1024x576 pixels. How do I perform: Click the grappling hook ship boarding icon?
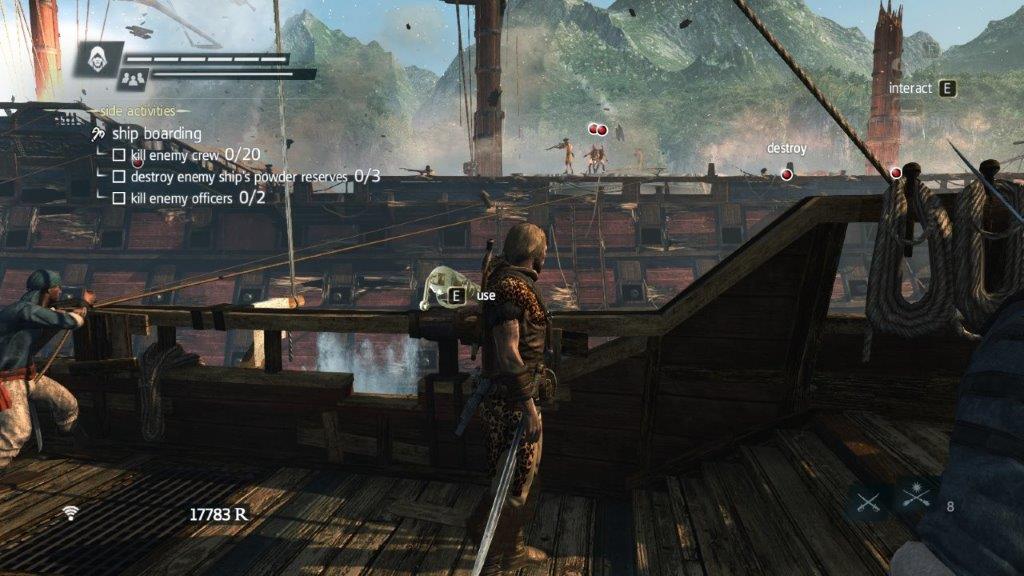point(98,134)
